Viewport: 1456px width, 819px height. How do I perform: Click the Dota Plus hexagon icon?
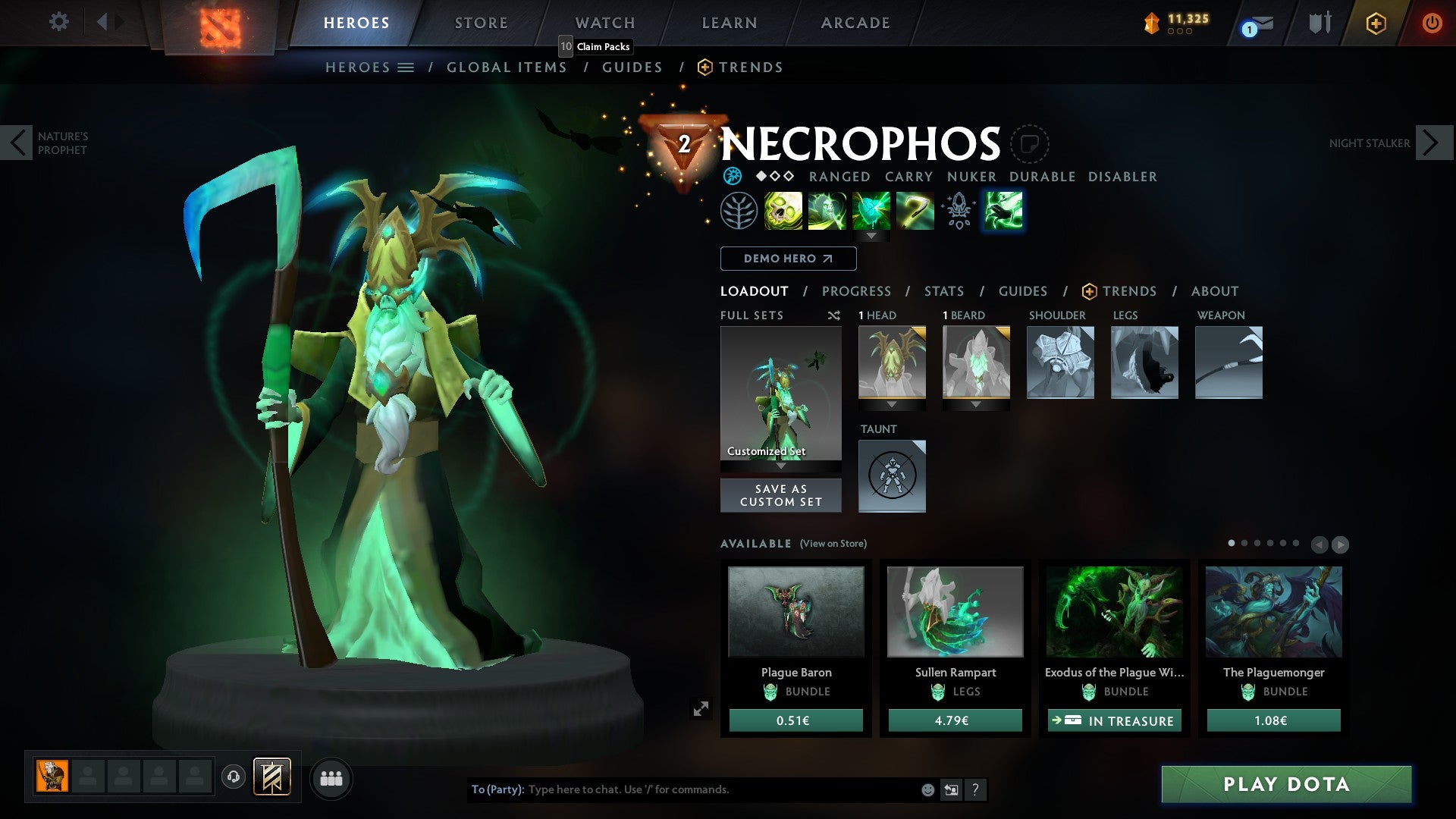coord(1376,23)
